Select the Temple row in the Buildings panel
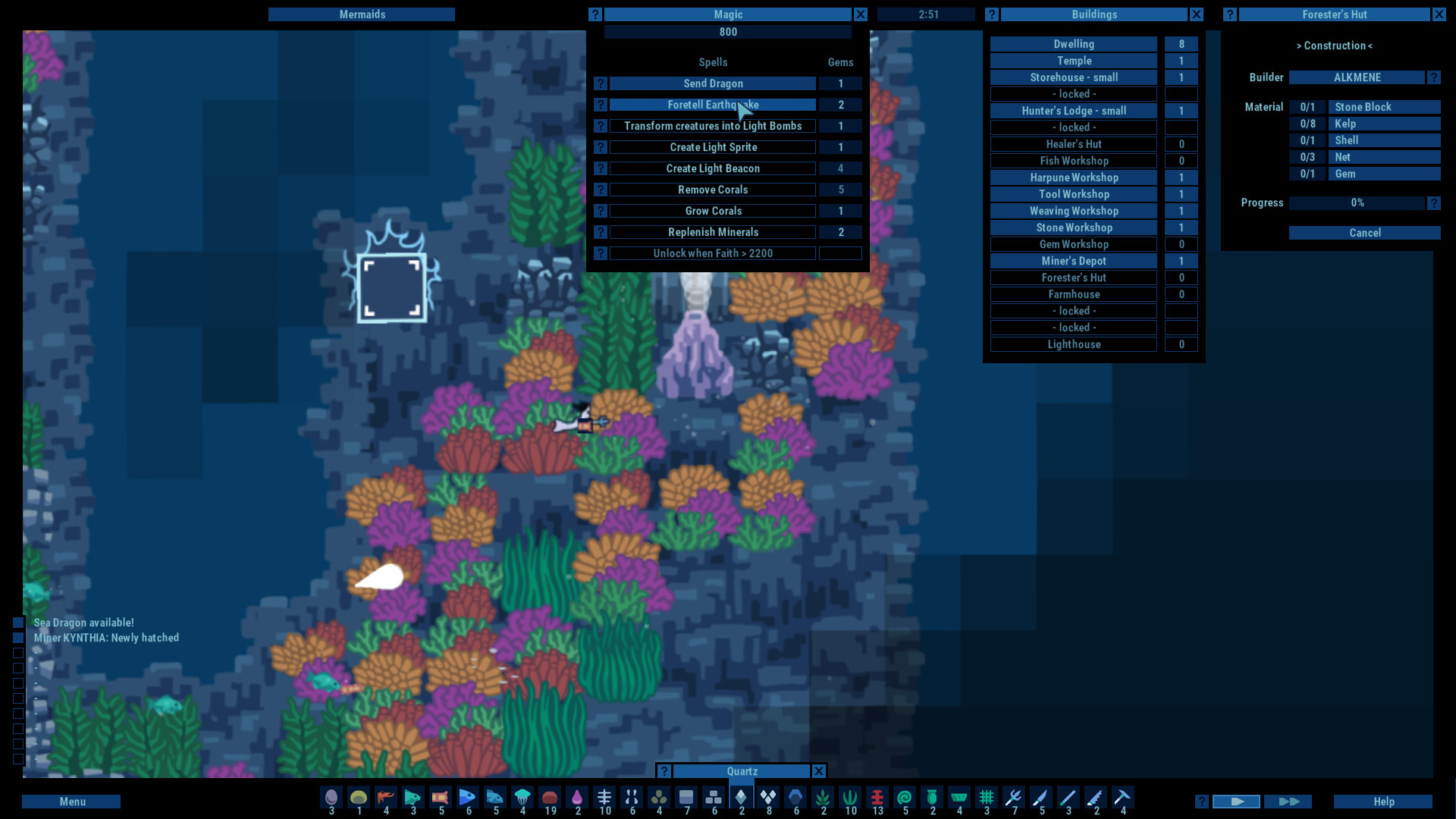 pos(1073,60)
